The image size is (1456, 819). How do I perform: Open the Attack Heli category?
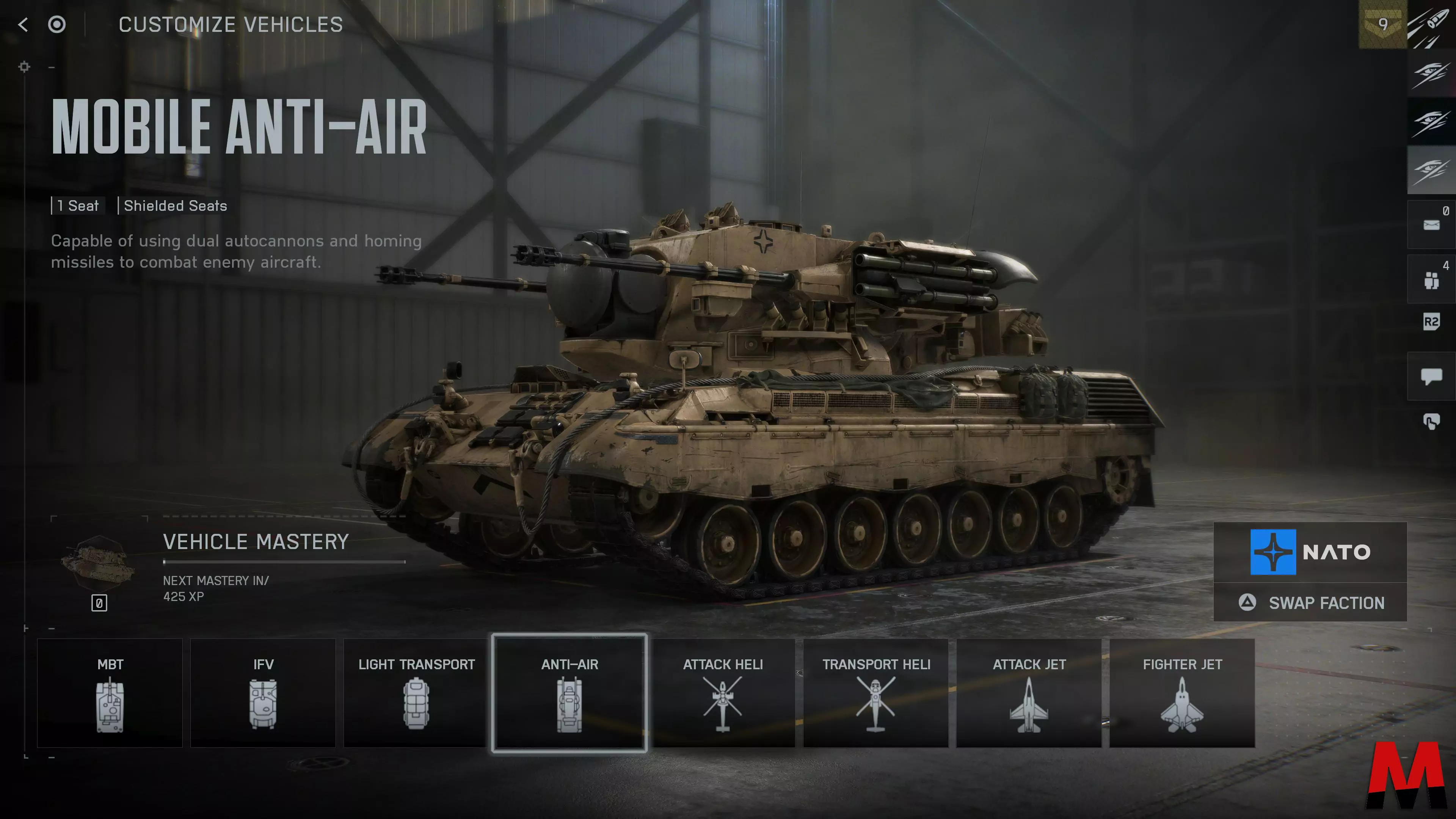723,693
